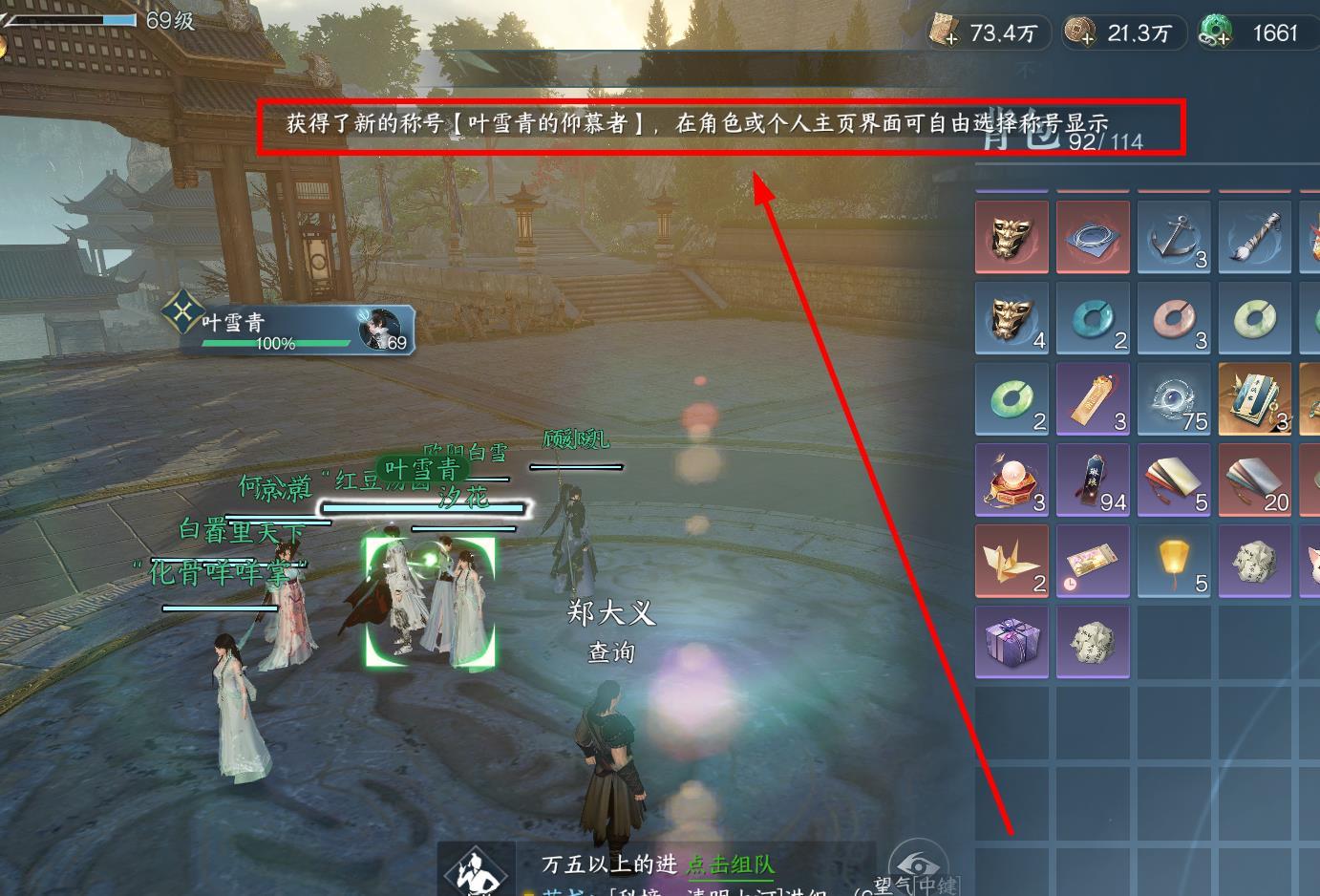Click 叶雪青's 100% health bar
The image size is (1320, 896).
(277, 344)
